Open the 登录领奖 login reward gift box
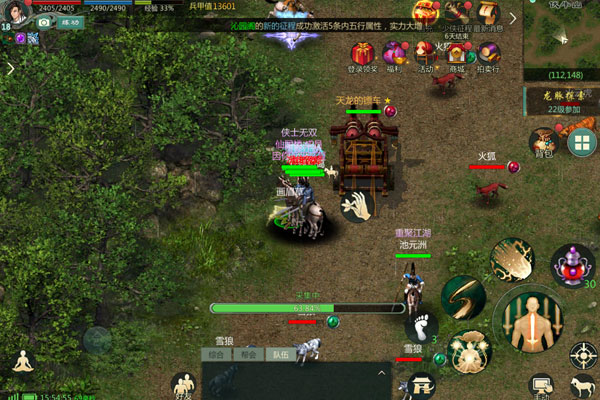This screenshot has height=400, width=600. coord(362,54)
